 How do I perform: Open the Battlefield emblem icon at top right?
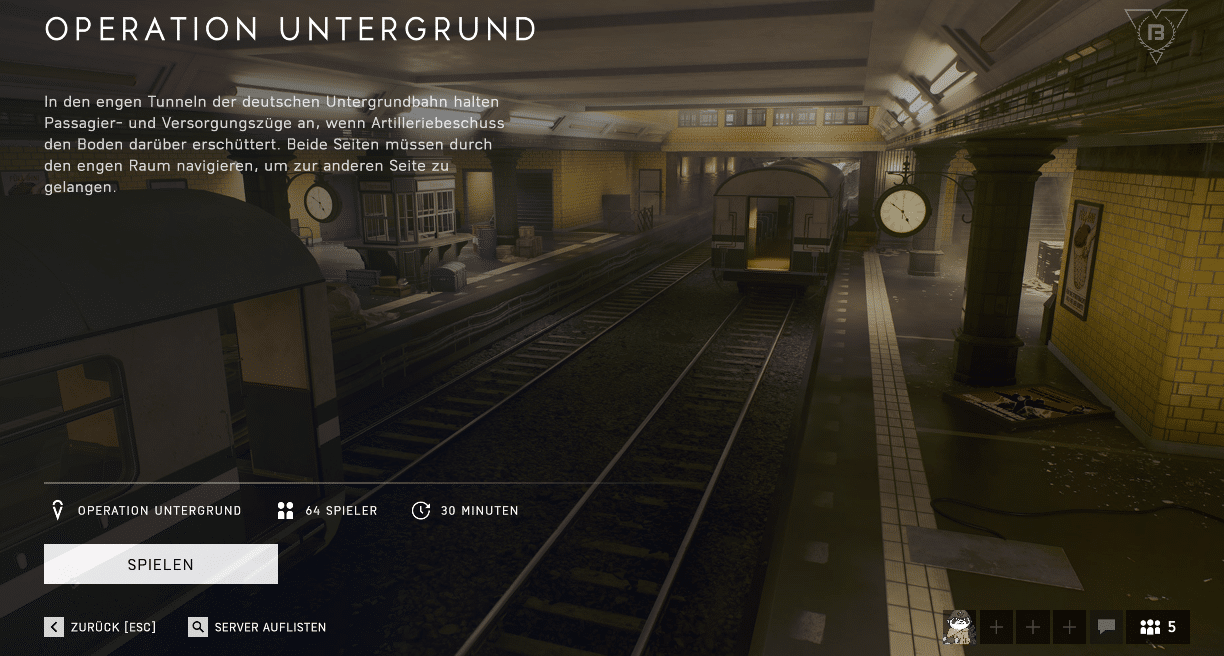click(1156, 35)
